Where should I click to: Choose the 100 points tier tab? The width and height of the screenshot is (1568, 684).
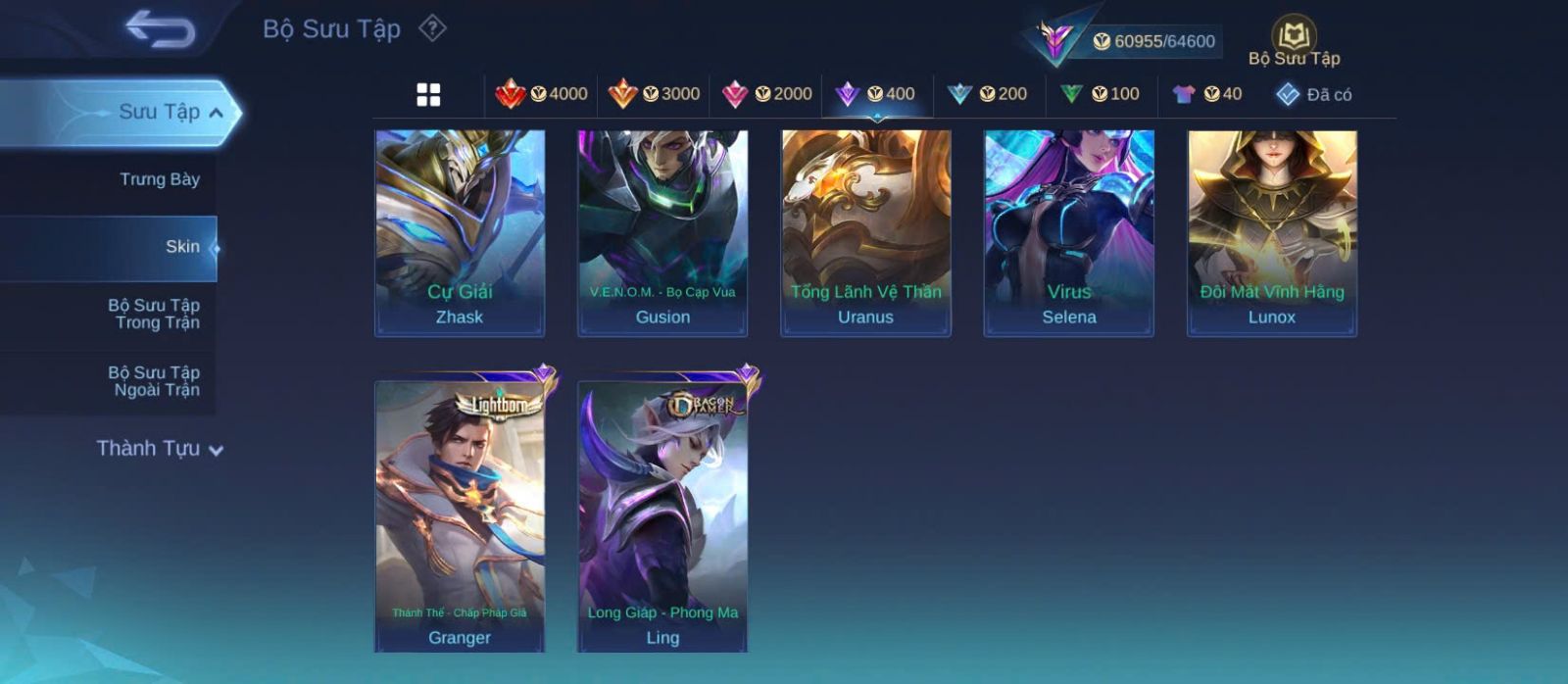tap(1100, 94)
